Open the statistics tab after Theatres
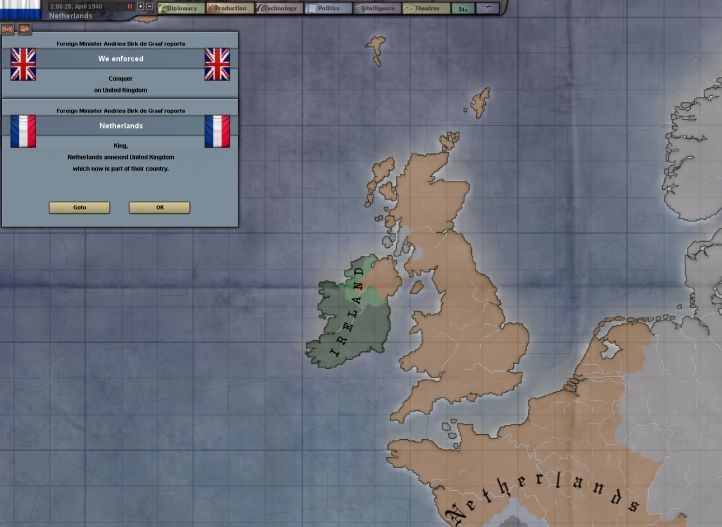 click(x=462, y=8)
